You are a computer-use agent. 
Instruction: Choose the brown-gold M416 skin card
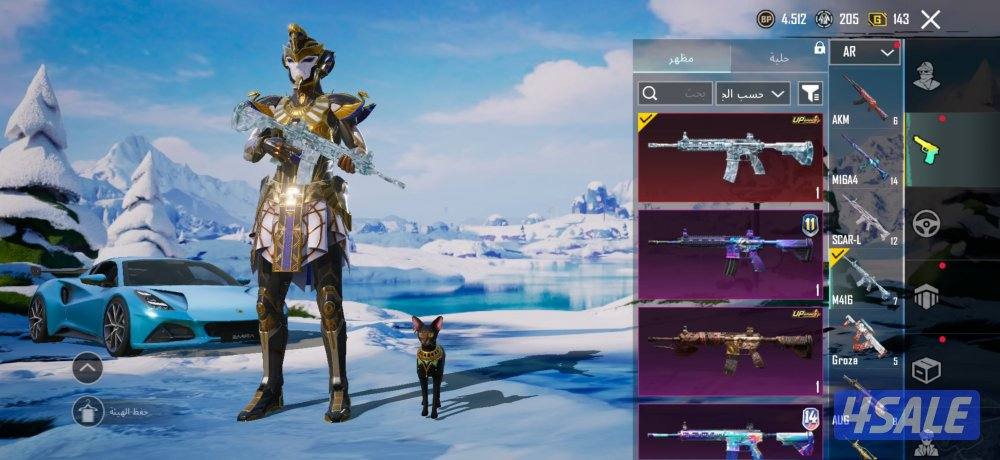click(730, 351)
